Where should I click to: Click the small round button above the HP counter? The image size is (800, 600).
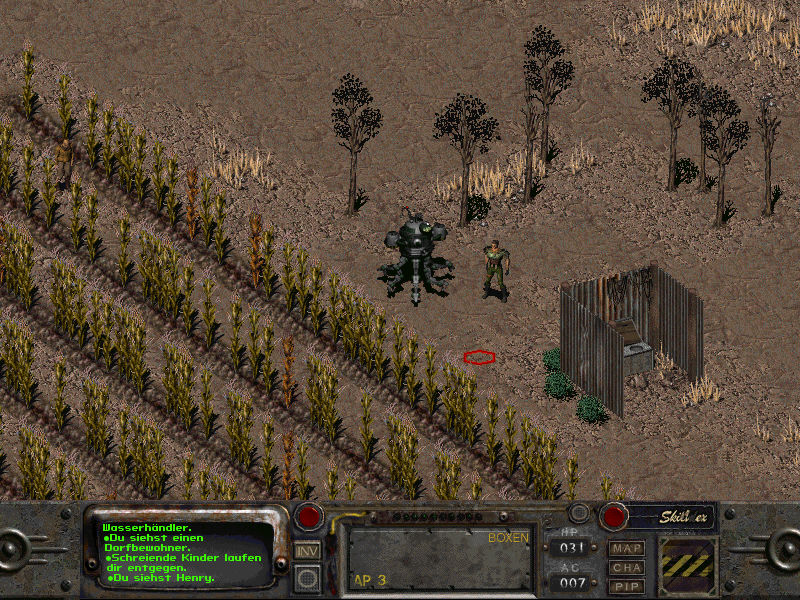click(577, 513)
